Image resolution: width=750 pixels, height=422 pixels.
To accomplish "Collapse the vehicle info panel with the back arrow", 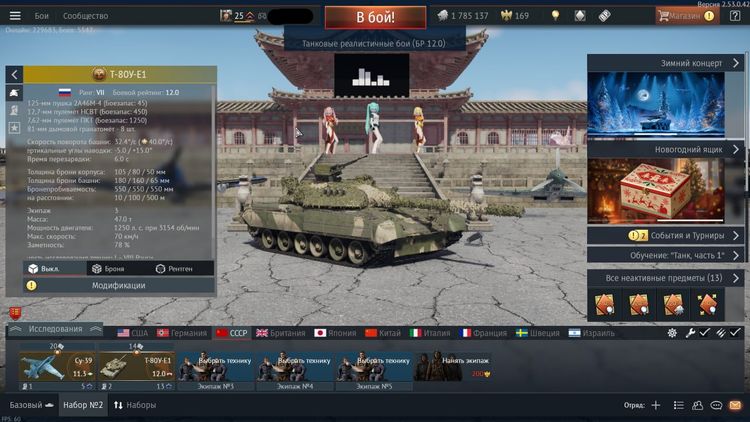I will [x=15, y=75].
